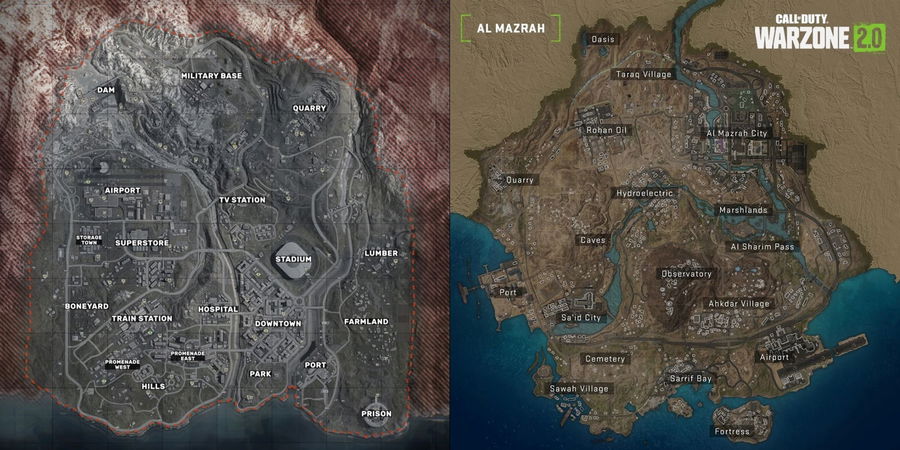Click the Hydroelectric map label
Image resolution: width=900 pixels, height=450 pixels.
[645, 192]
